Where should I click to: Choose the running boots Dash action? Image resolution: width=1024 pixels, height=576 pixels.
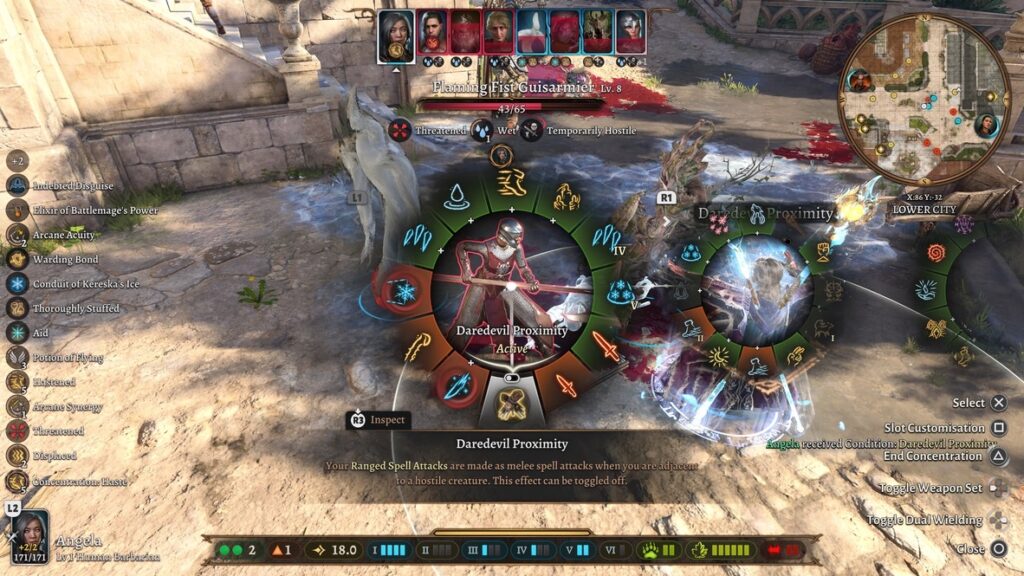click(x=512, y=182)
